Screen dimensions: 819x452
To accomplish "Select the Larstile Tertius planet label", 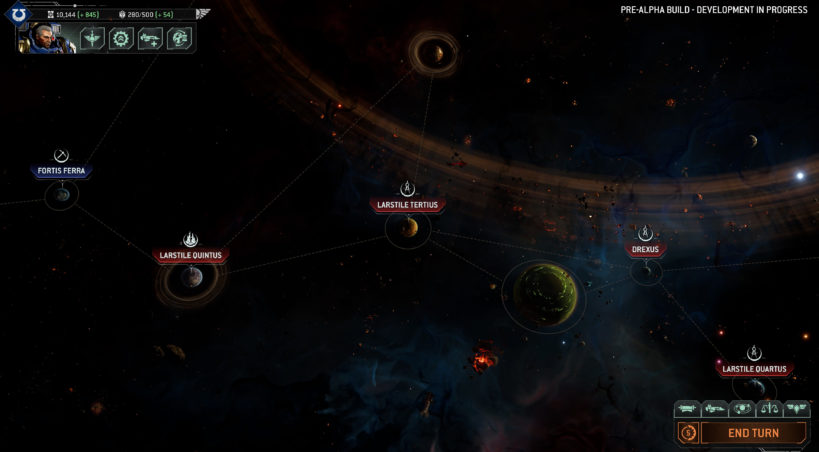I will 408,205.
